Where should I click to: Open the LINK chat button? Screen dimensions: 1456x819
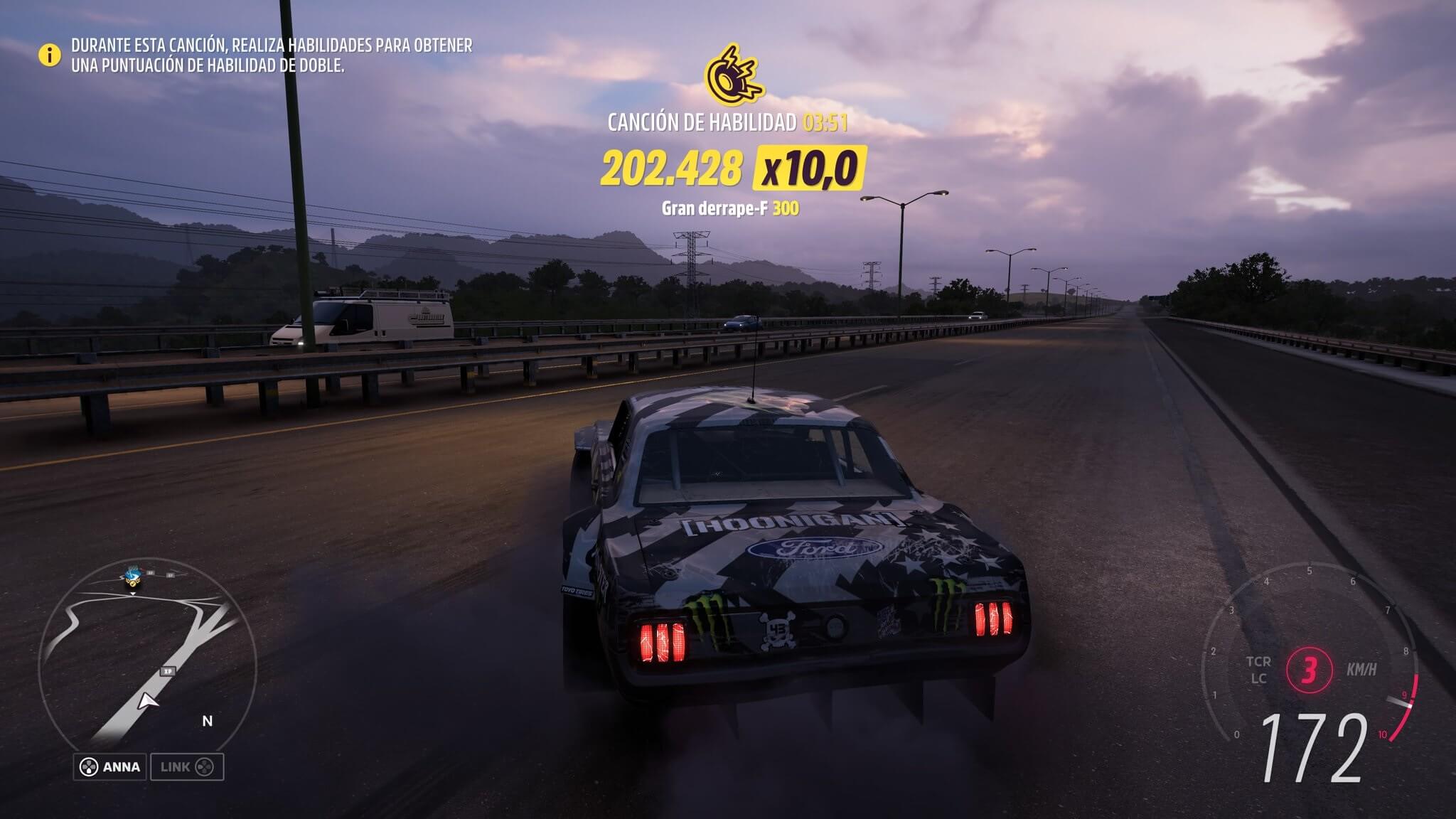[x=186, y=767]
